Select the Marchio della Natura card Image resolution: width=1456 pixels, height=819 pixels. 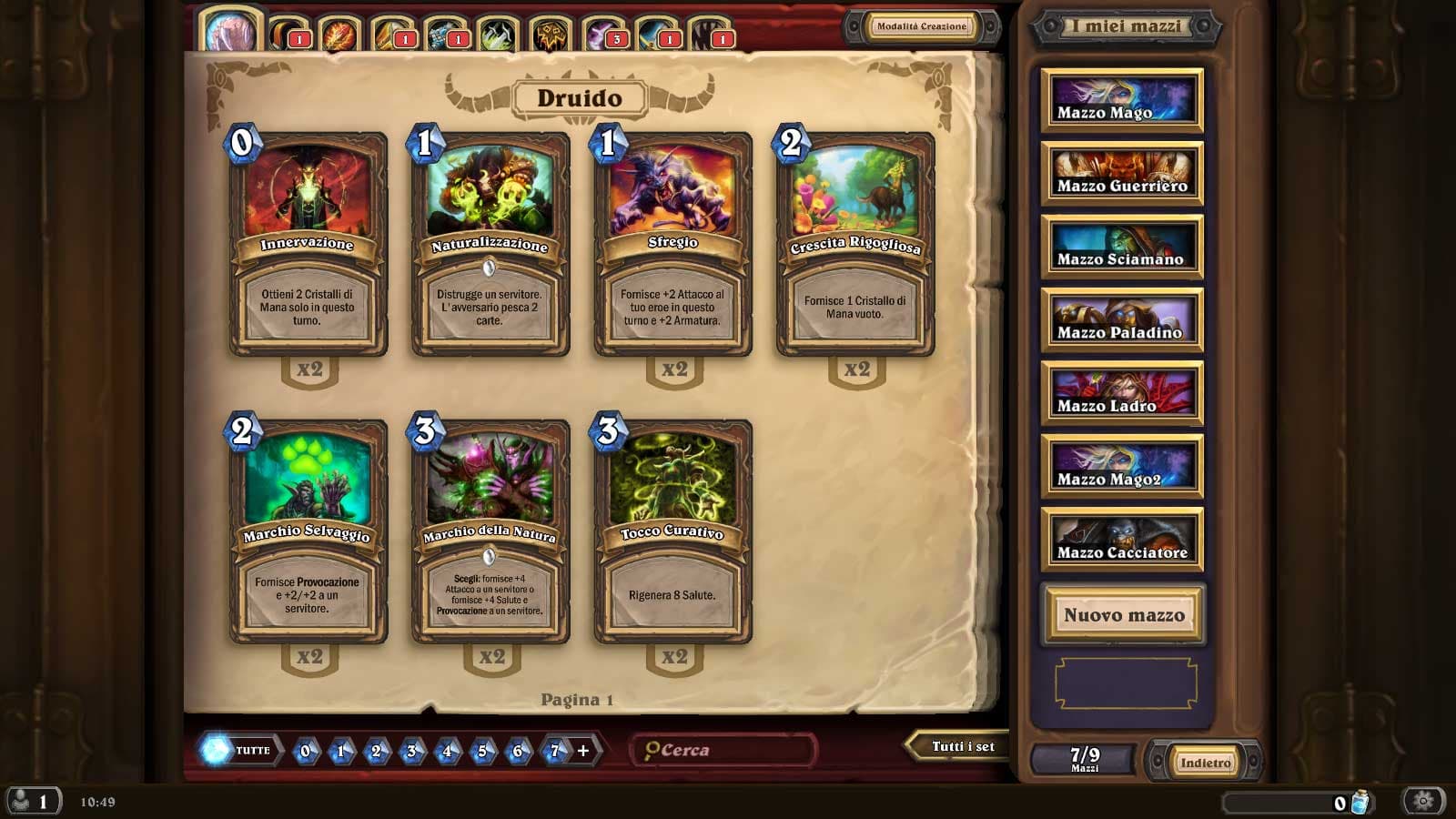490,531
